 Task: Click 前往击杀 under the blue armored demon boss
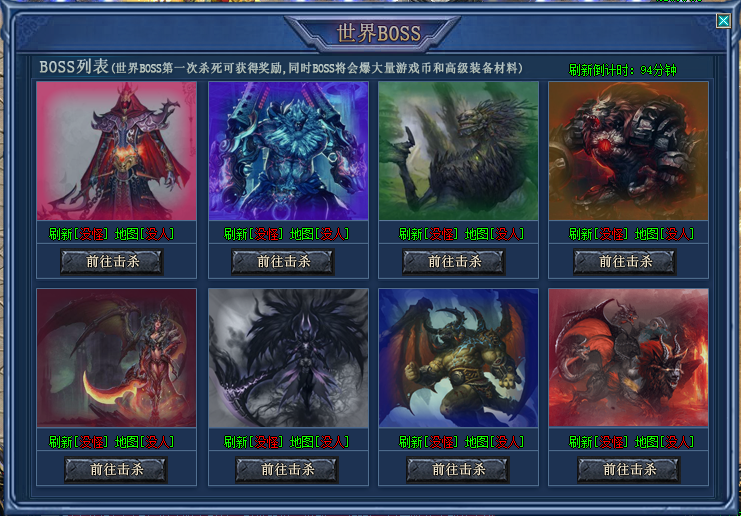pyautogui.click(x=283, y=262)
